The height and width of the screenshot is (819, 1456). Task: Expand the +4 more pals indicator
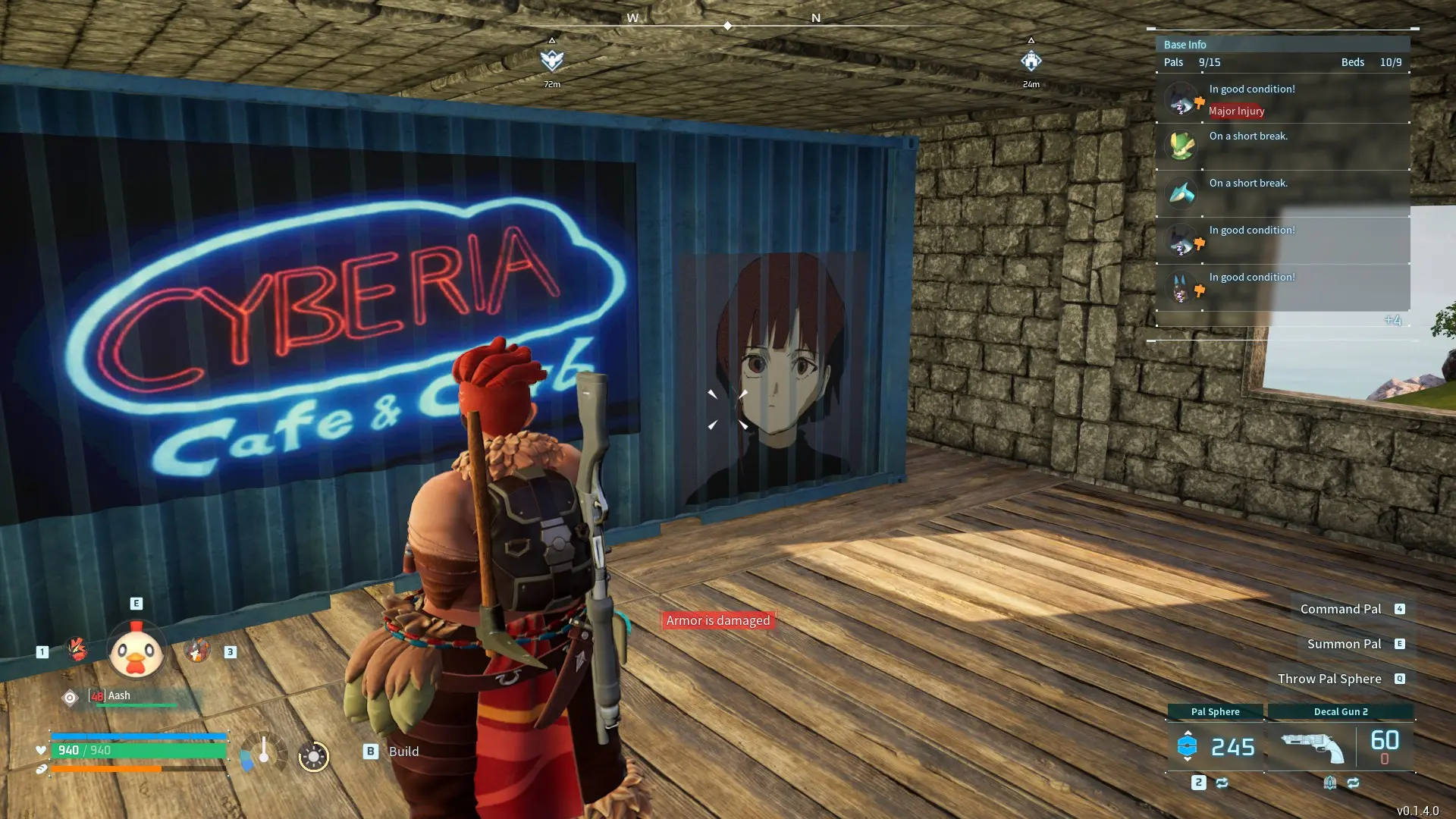click(1392, 320)
